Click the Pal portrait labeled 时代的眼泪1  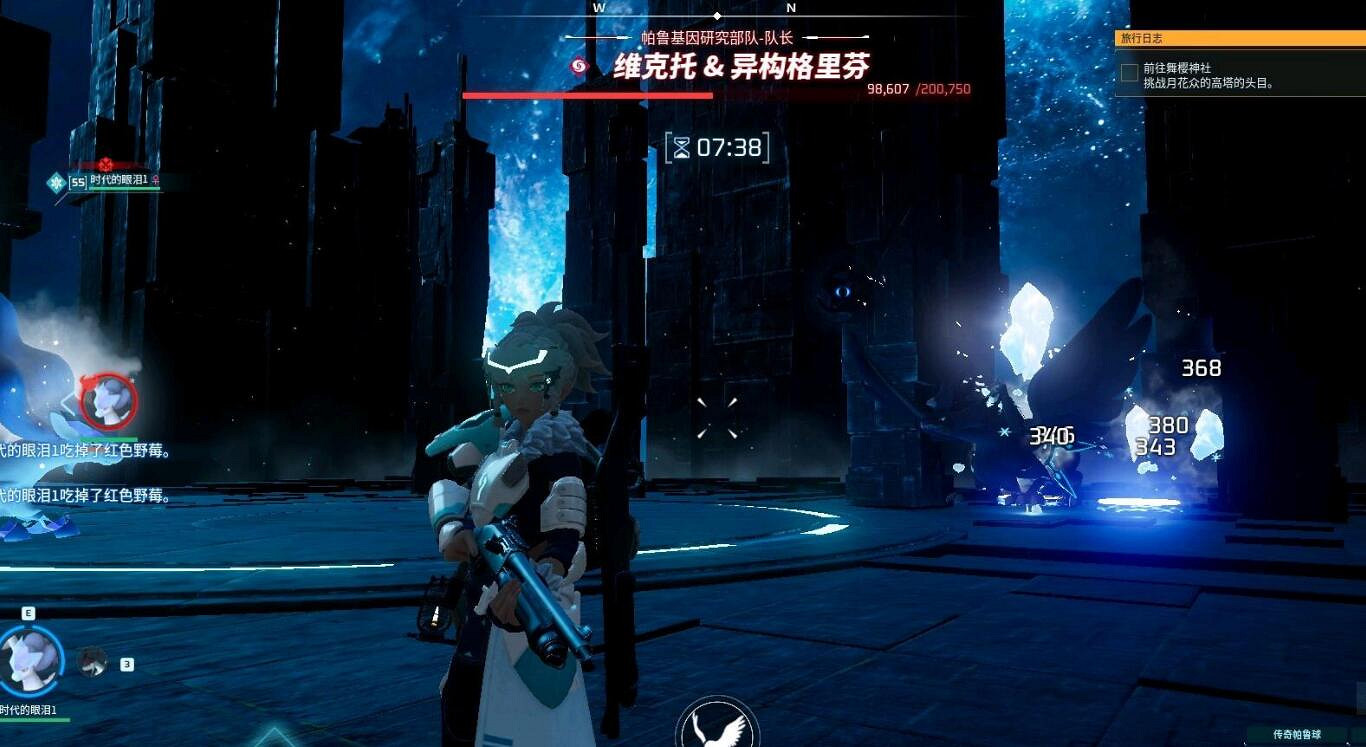tap(30, 660)
